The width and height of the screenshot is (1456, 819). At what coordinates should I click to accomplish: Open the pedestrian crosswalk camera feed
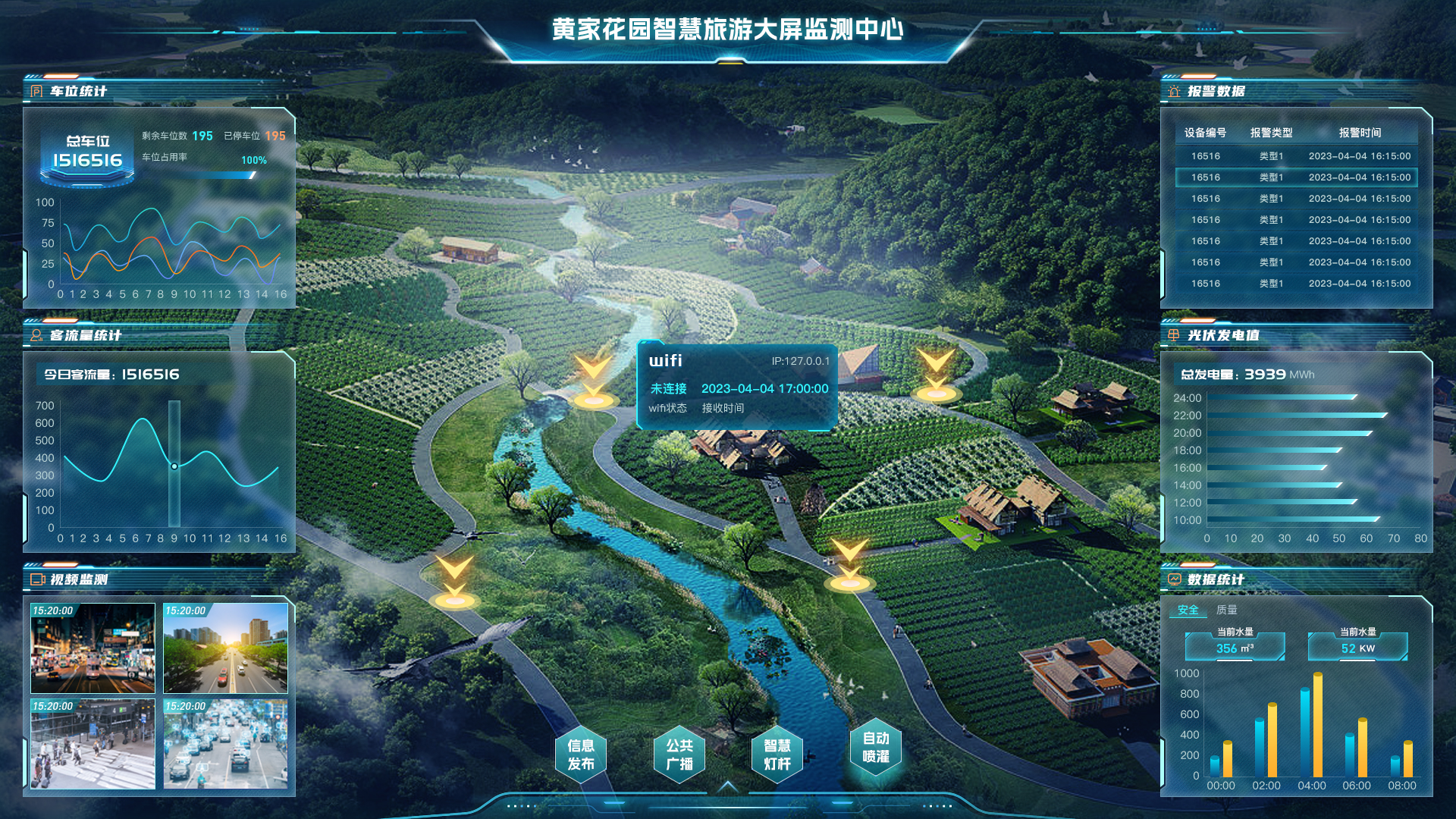point(93,744)
